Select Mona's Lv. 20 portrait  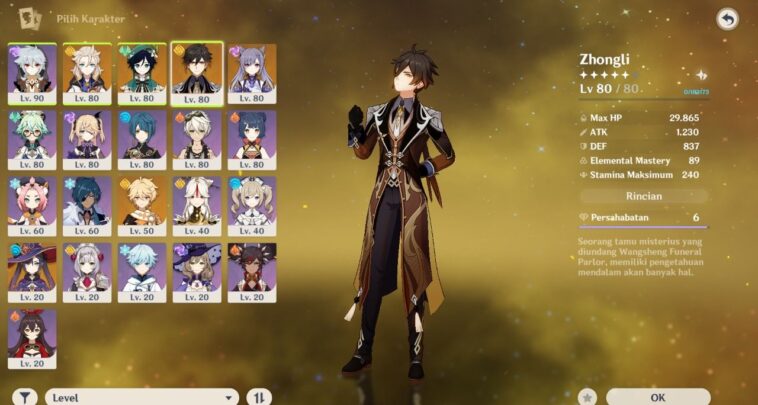pyautogui.click(x=32, y=271)
